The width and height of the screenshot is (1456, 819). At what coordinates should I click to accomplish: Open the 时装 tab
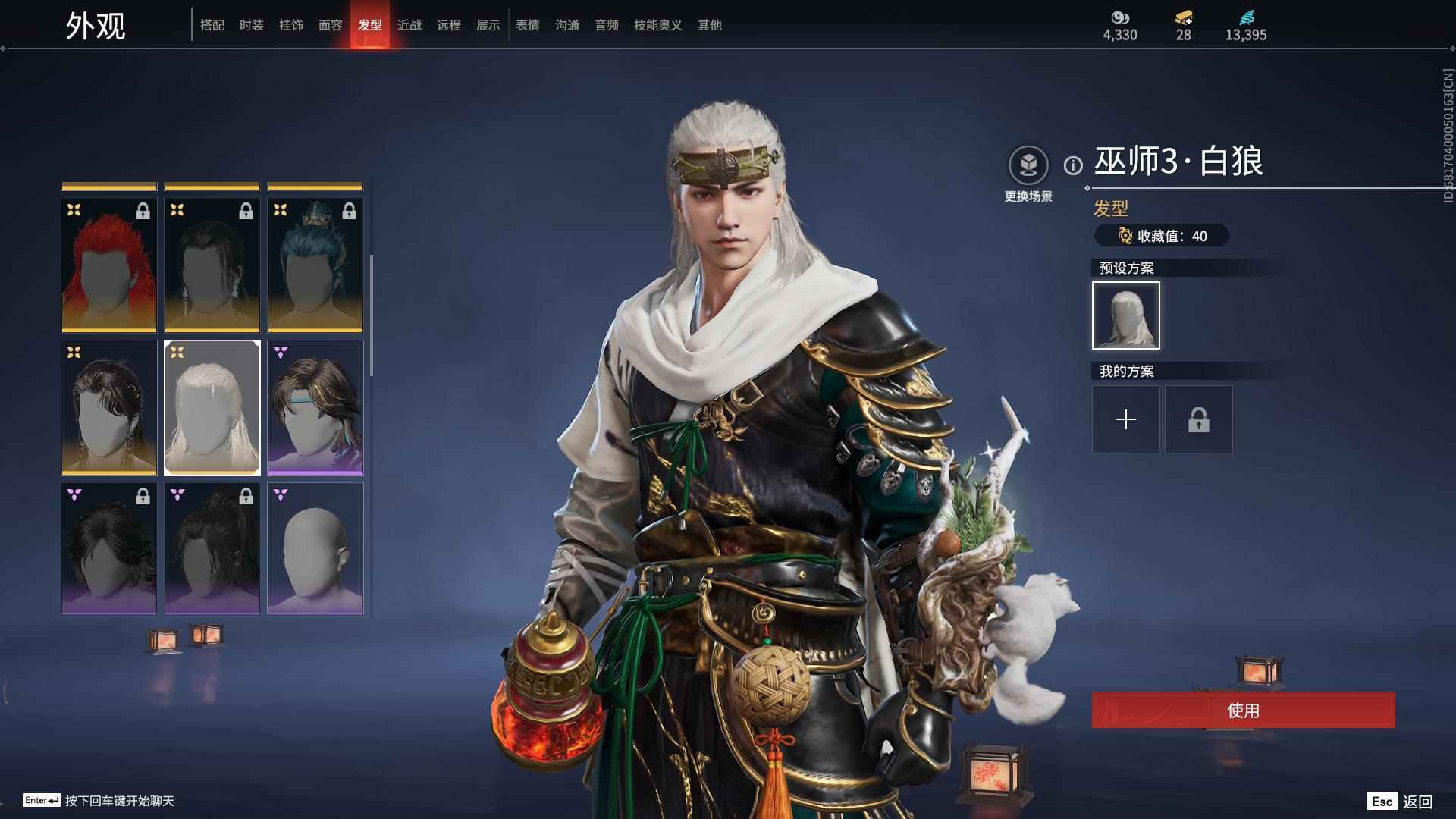point(252,25)
